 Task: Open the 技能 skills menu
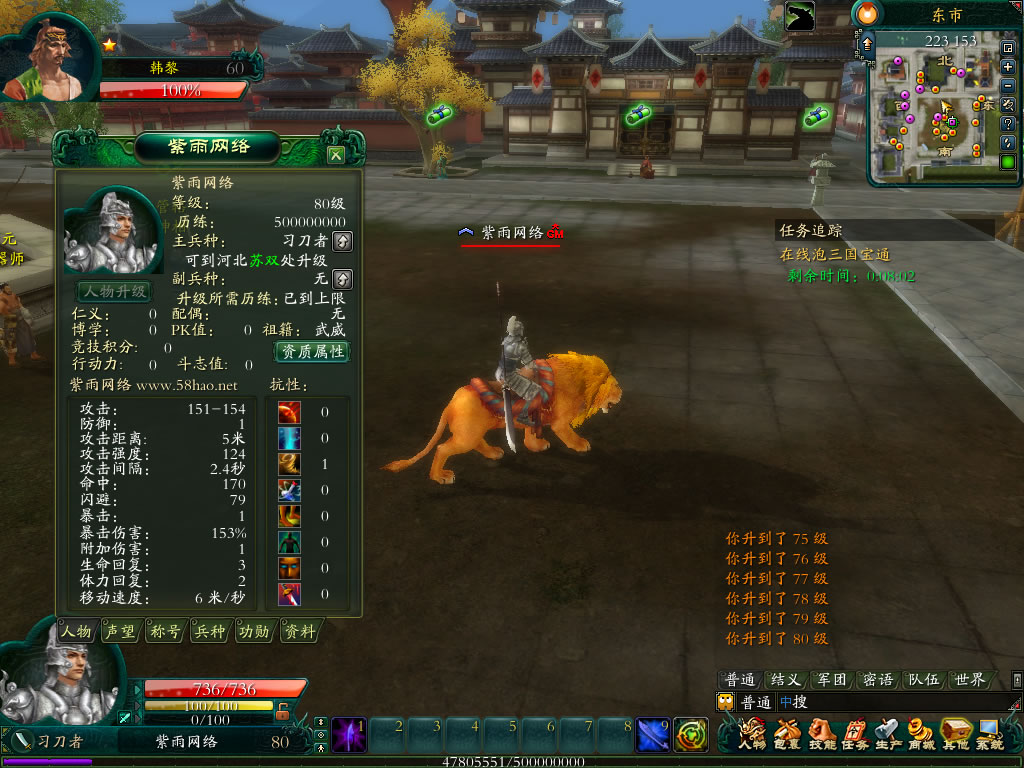(821, 735)
